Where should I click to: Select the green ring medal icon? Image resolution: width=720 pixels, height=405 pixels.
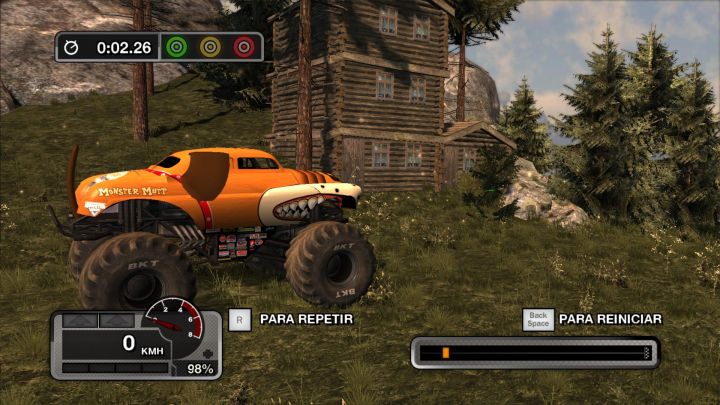coord(177,46)
